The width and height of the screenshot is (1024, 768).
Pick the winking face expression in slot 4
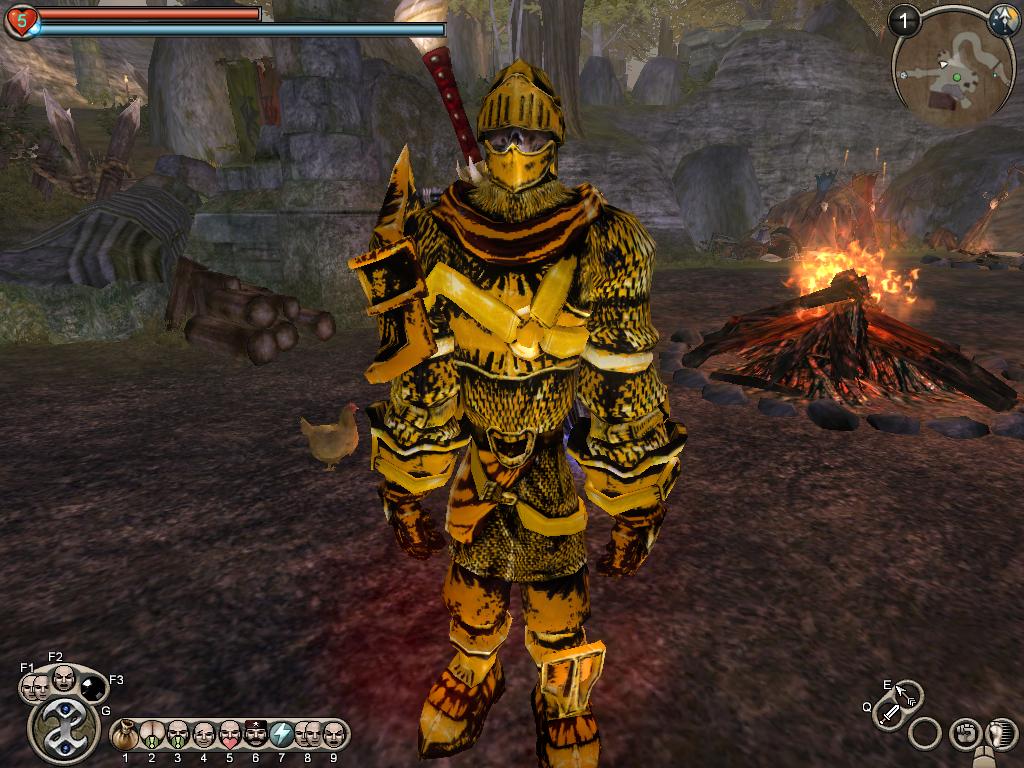204,736
